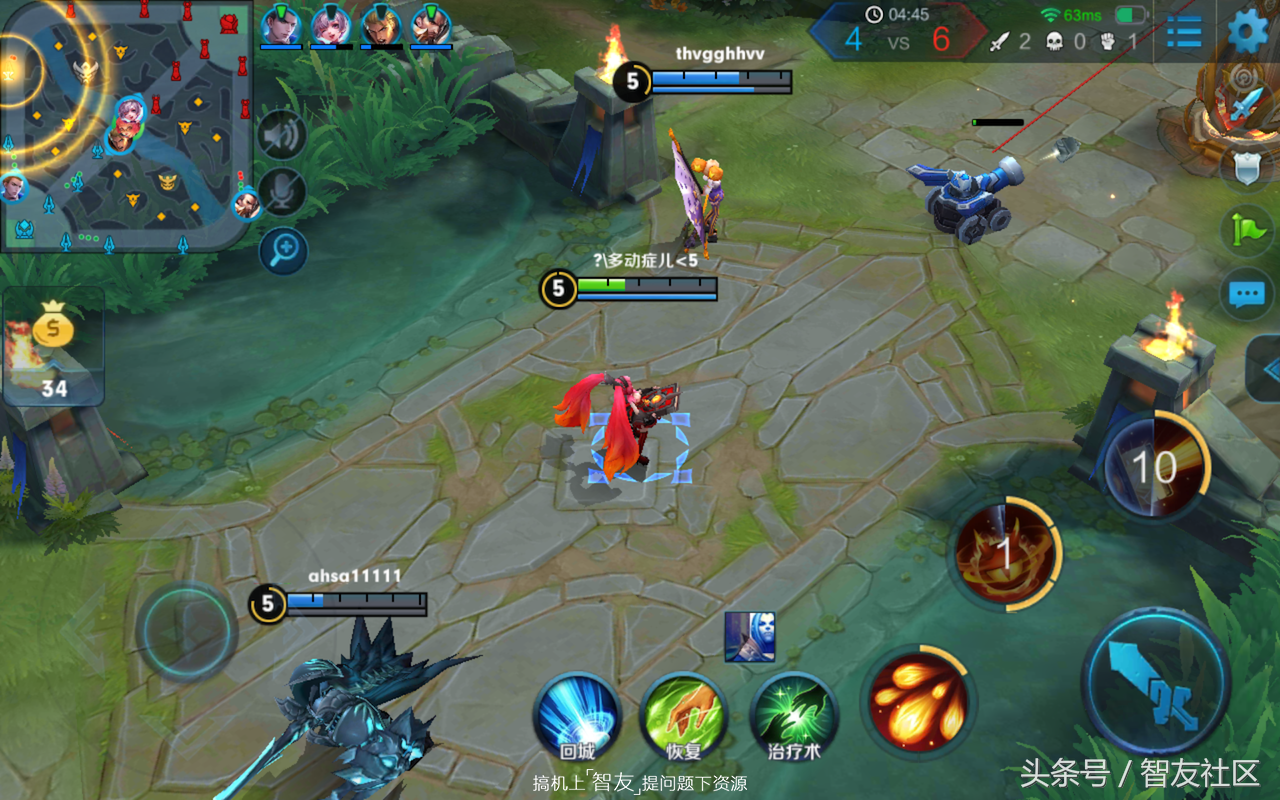
Task: Send the green flag gather signal
Action: 1247,231
